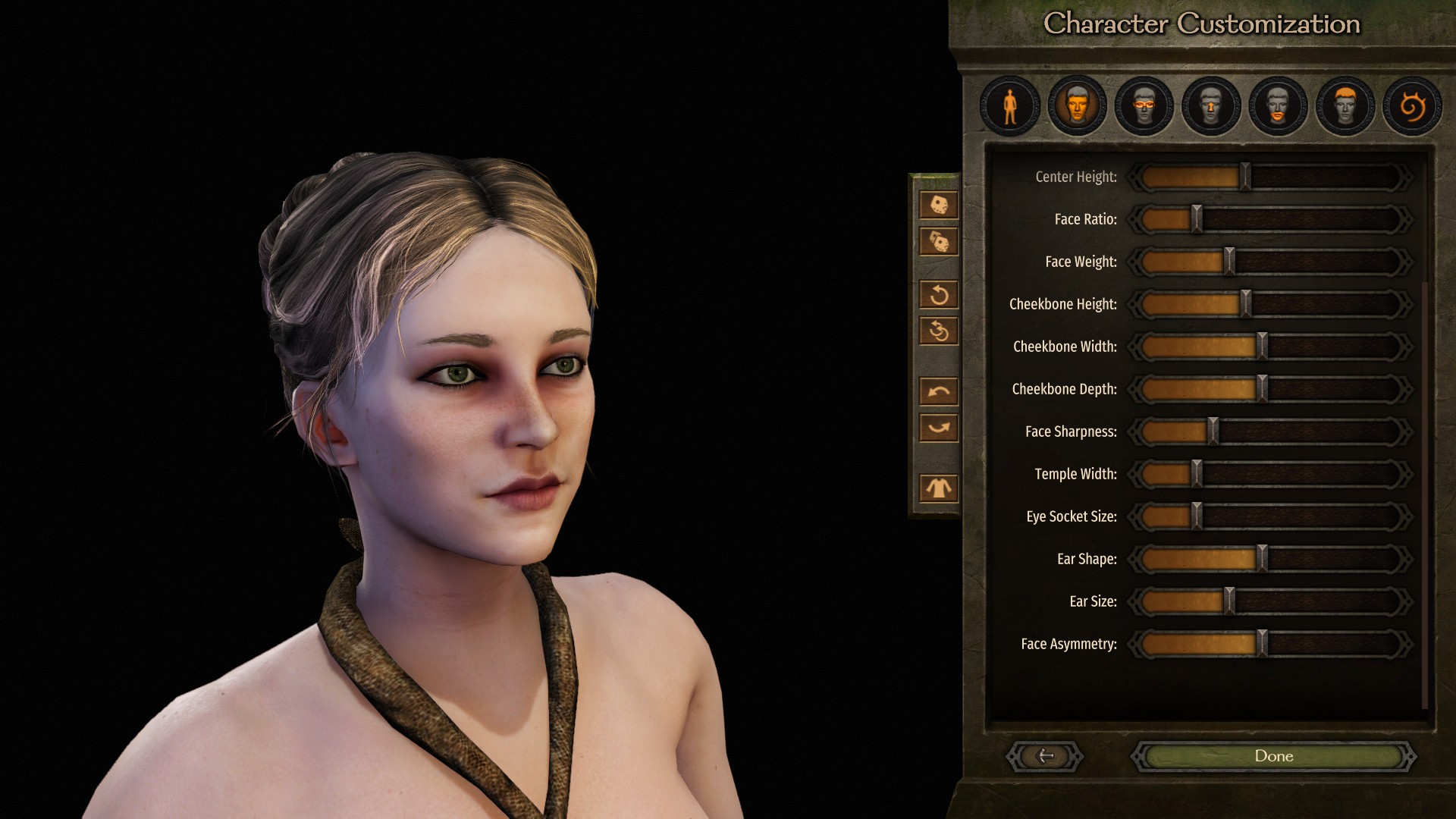Toggle clothing with the tunic icon
1456x819 pixels.
coord(939,488)
